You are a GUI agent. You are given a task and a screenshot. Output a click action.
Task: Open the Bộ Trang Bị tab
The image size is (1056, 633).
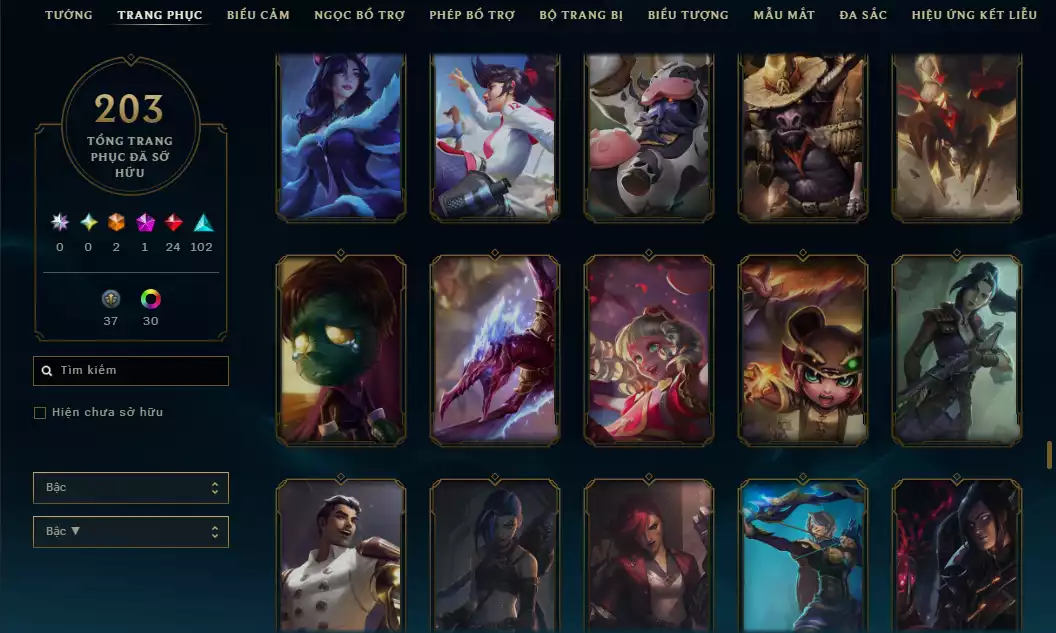(x=581, y=15)
